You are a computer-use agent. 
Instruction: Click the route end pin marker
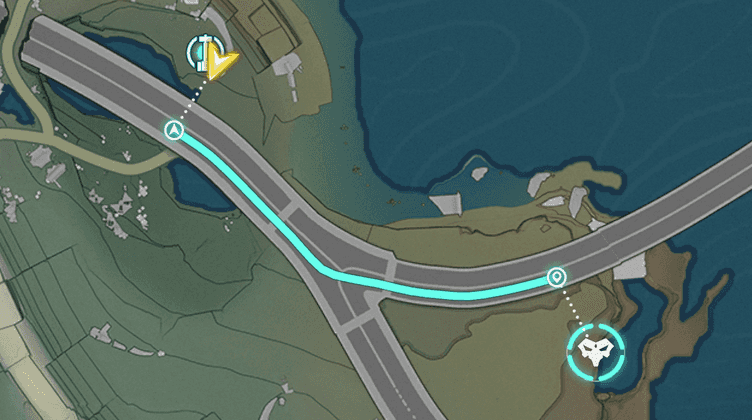(x=556, y=276)
